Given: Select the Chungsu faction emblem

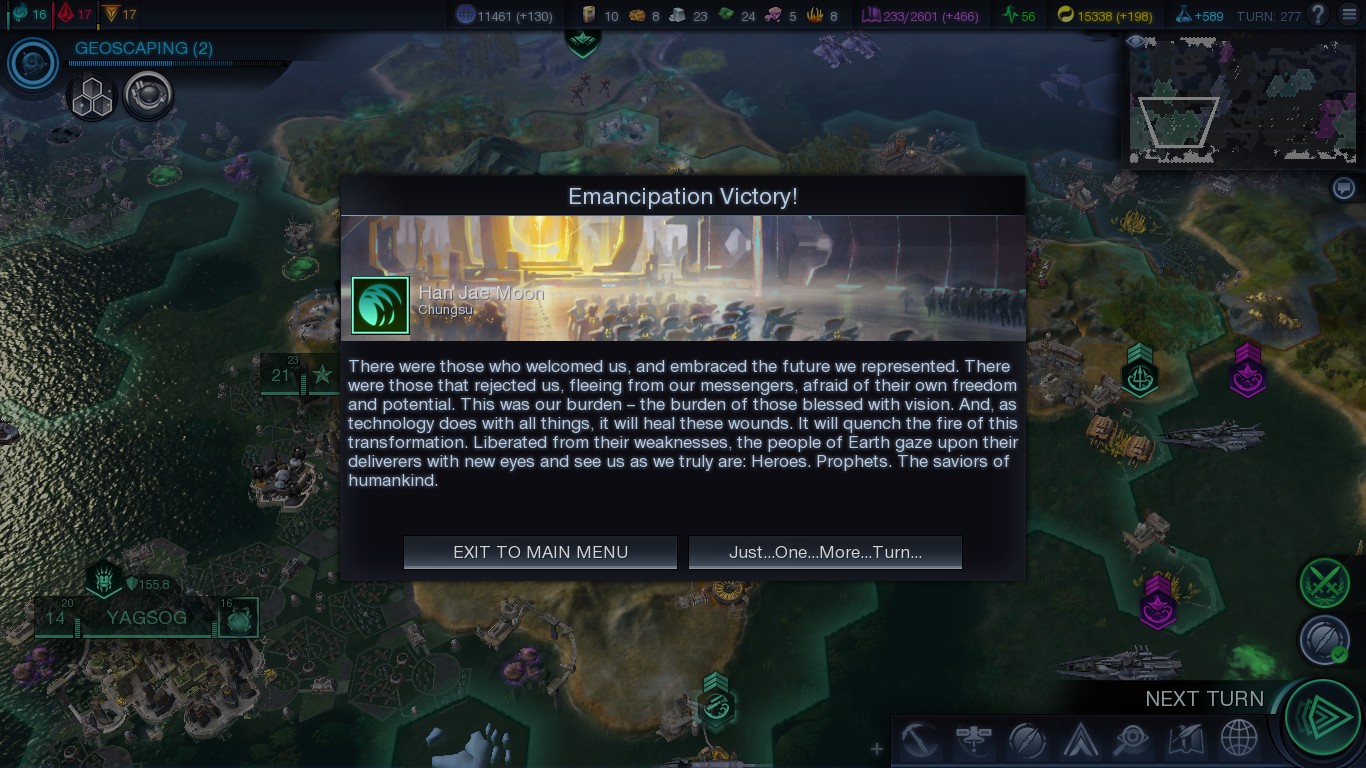Looking at the screenshot, I should [x=379, y=303].
